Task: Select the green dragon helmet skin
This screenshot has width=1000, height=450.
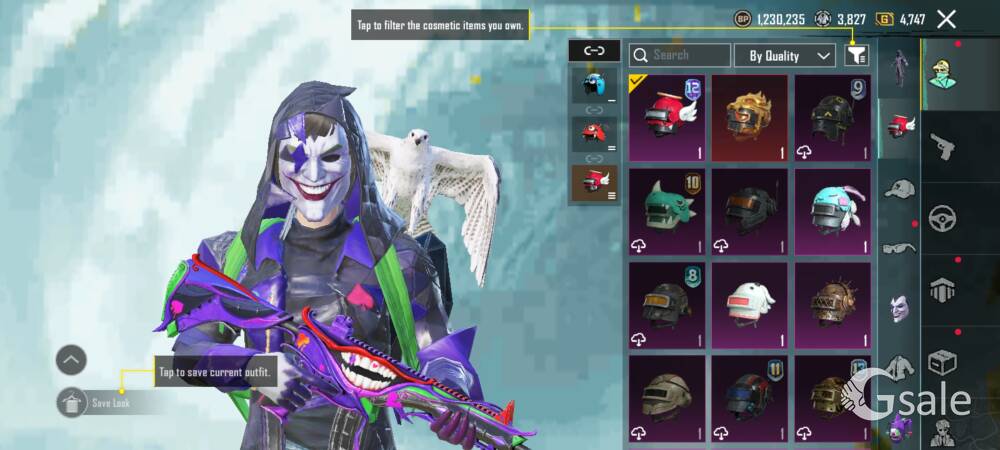Action: (x=667, y=211)
